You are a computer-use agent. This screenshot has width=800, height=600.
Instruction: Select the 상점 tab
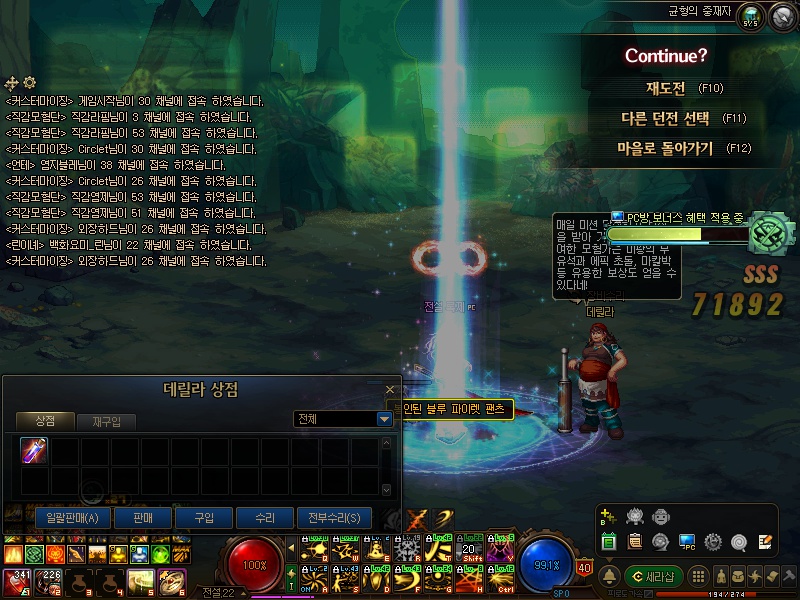point(45,422)
